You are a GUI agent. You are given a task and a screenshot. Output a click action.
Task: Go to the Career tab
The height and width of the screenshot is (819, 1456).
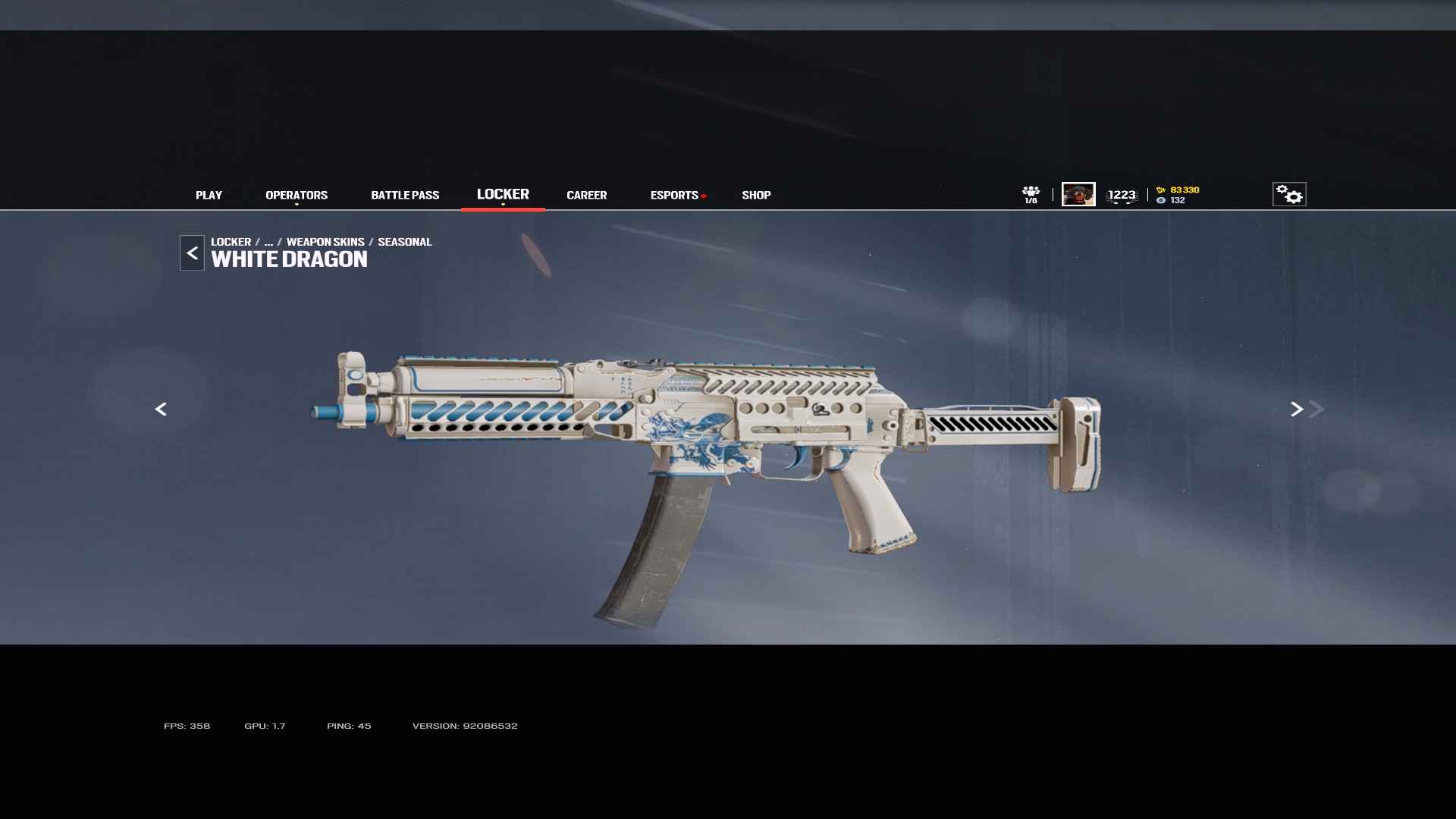586,195
